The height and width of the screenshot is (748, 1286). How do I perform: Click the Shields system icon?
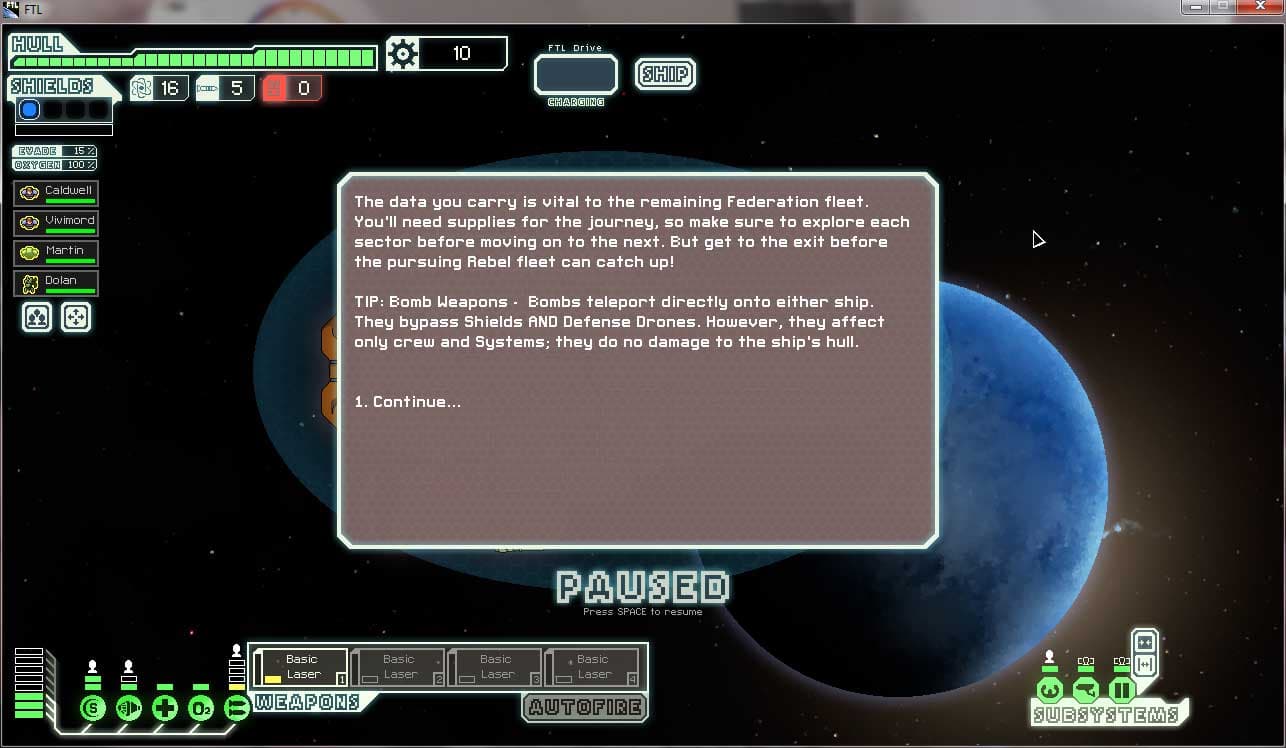(x=93, y=709)
